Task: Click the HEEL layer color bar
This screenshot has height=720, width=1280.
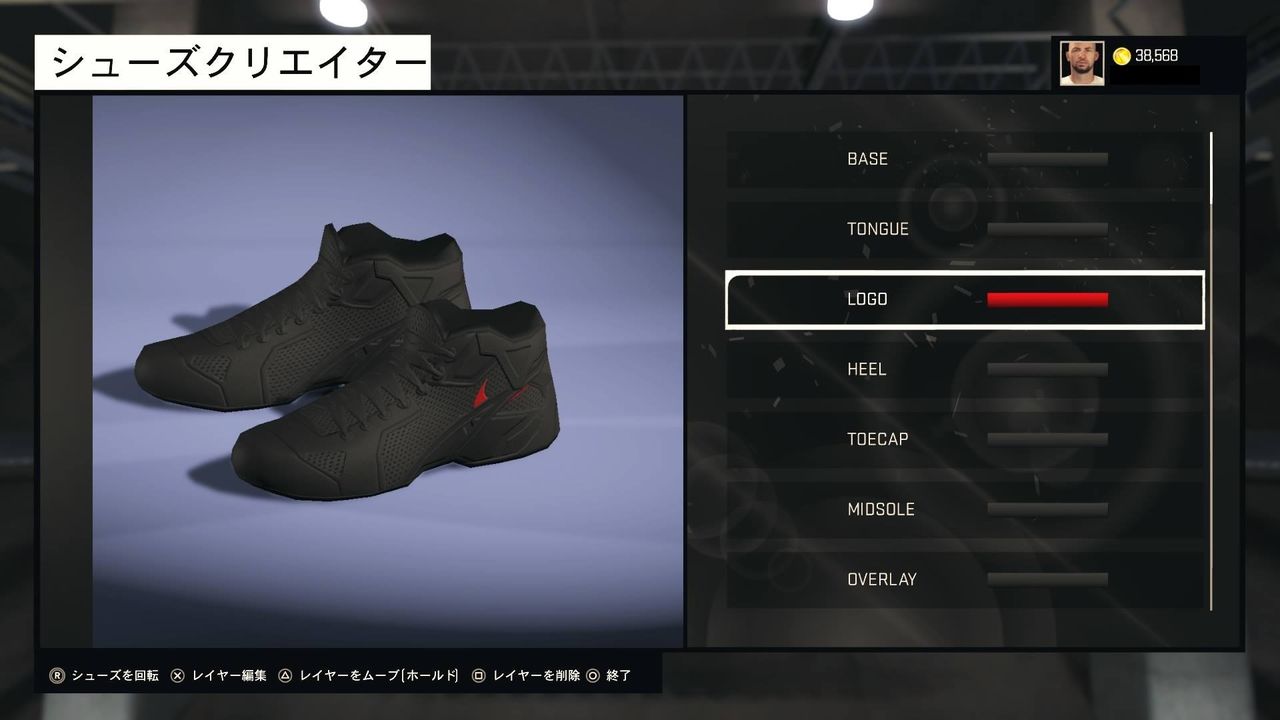Action: 1046,368
